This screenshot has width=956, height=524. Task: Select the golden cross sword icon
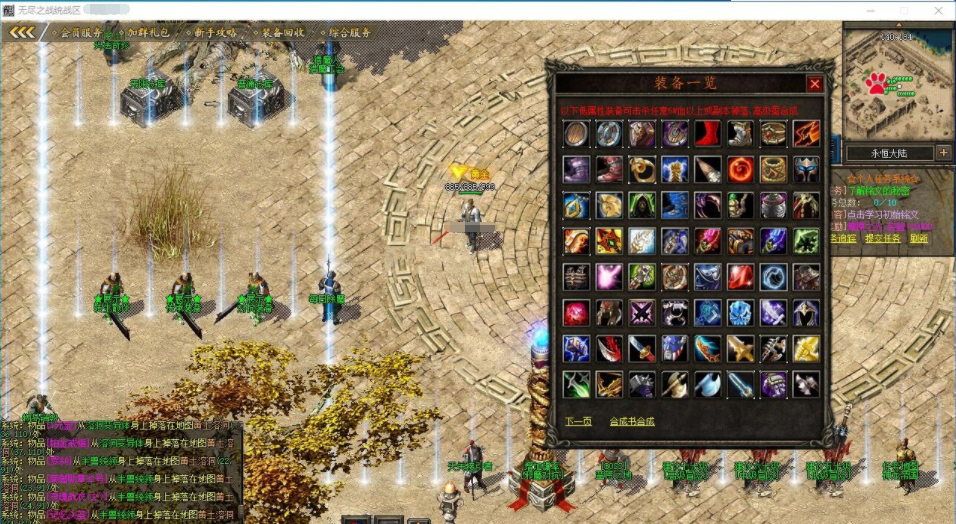pos(740,348)
